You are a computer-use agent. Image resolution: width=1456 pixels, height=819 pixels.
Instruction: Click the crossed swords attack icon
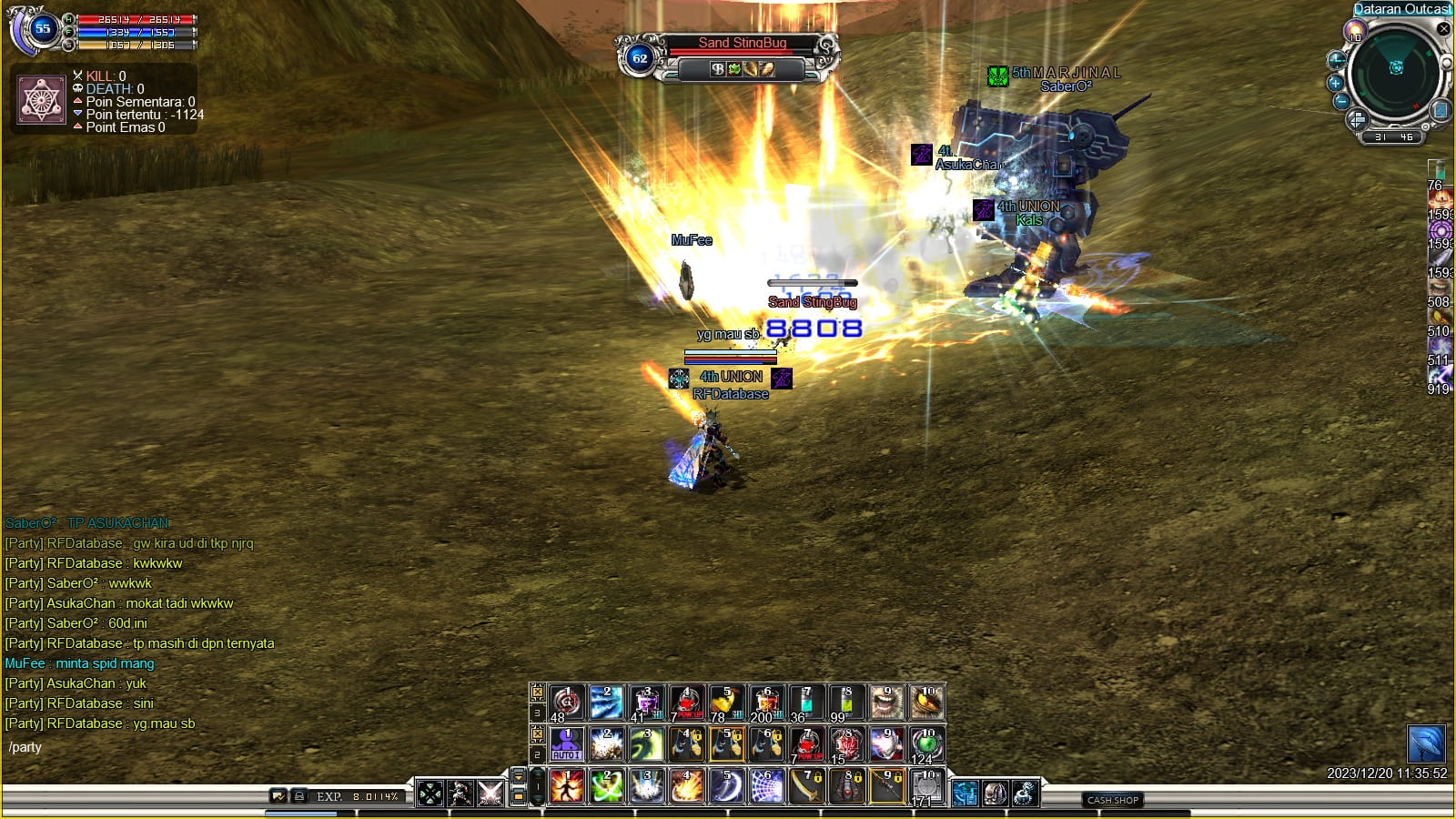pos(490,794)
